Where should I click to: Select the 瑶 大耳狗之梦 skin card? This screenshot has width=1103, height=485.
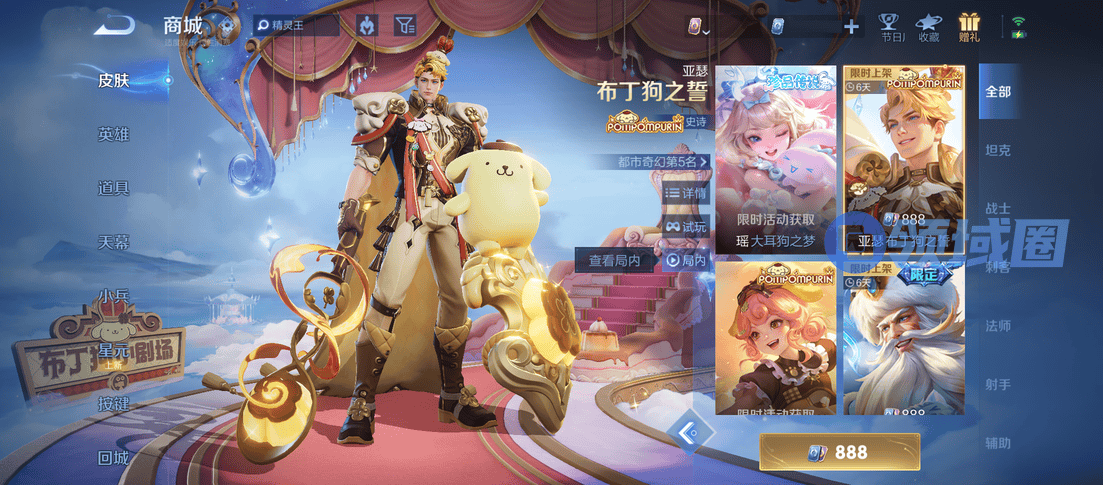pos(776,158)
